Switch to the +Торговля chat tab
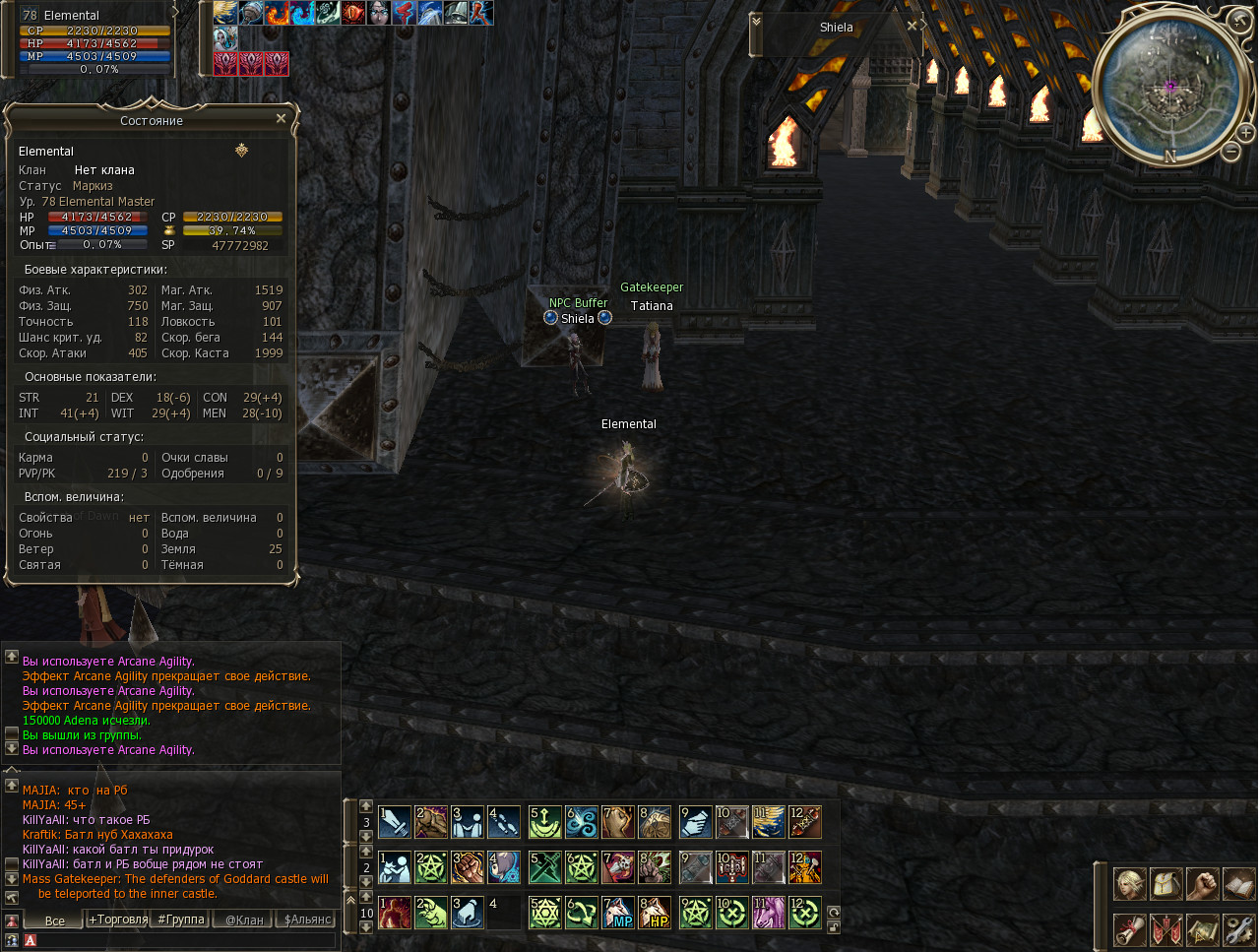The height and width of the screenshot is (952, 1260). [x=118, y=920]
